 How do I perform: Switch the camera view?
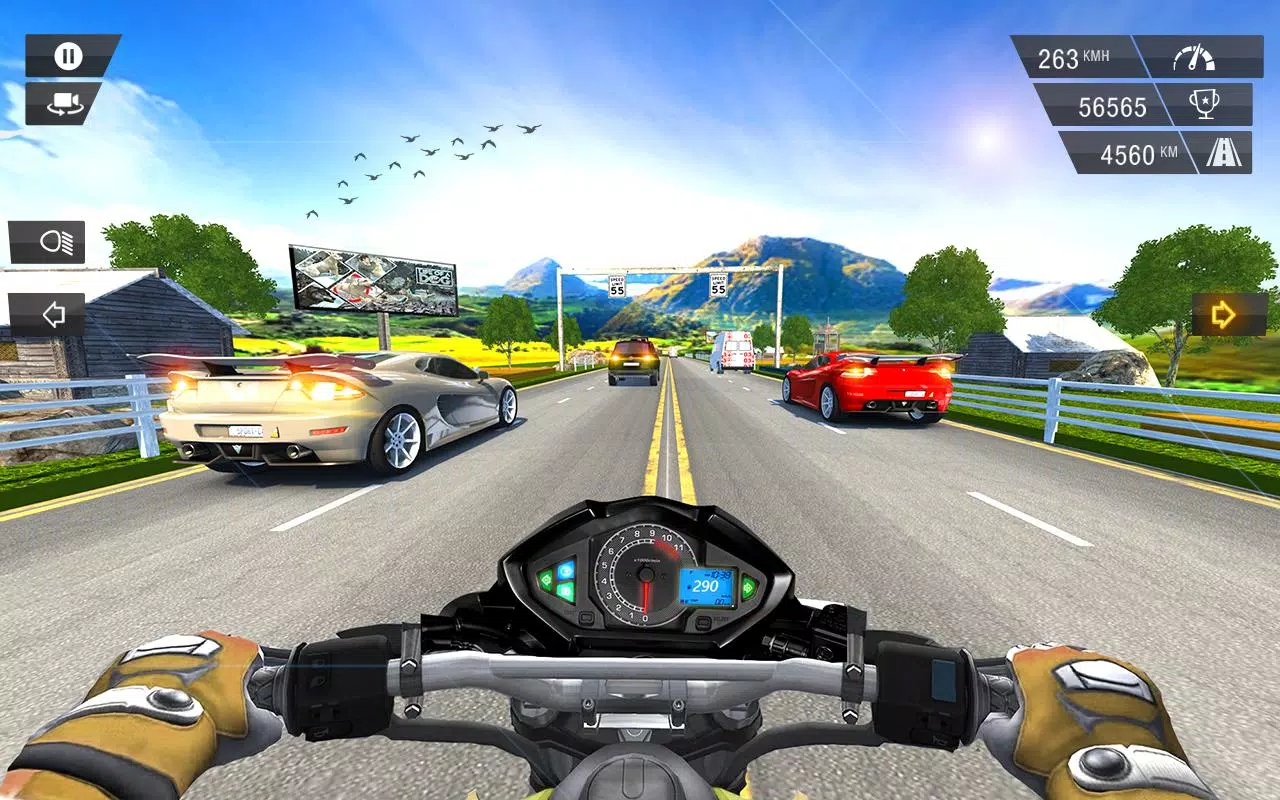point(67,104)
